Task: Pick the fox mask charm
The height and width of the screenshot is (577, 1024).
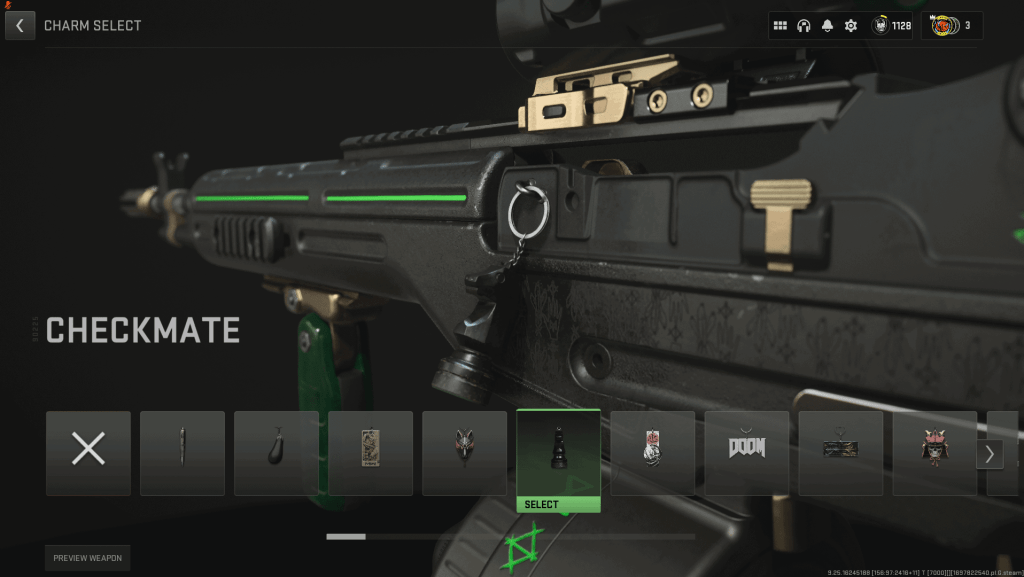Action: (464, 453)
